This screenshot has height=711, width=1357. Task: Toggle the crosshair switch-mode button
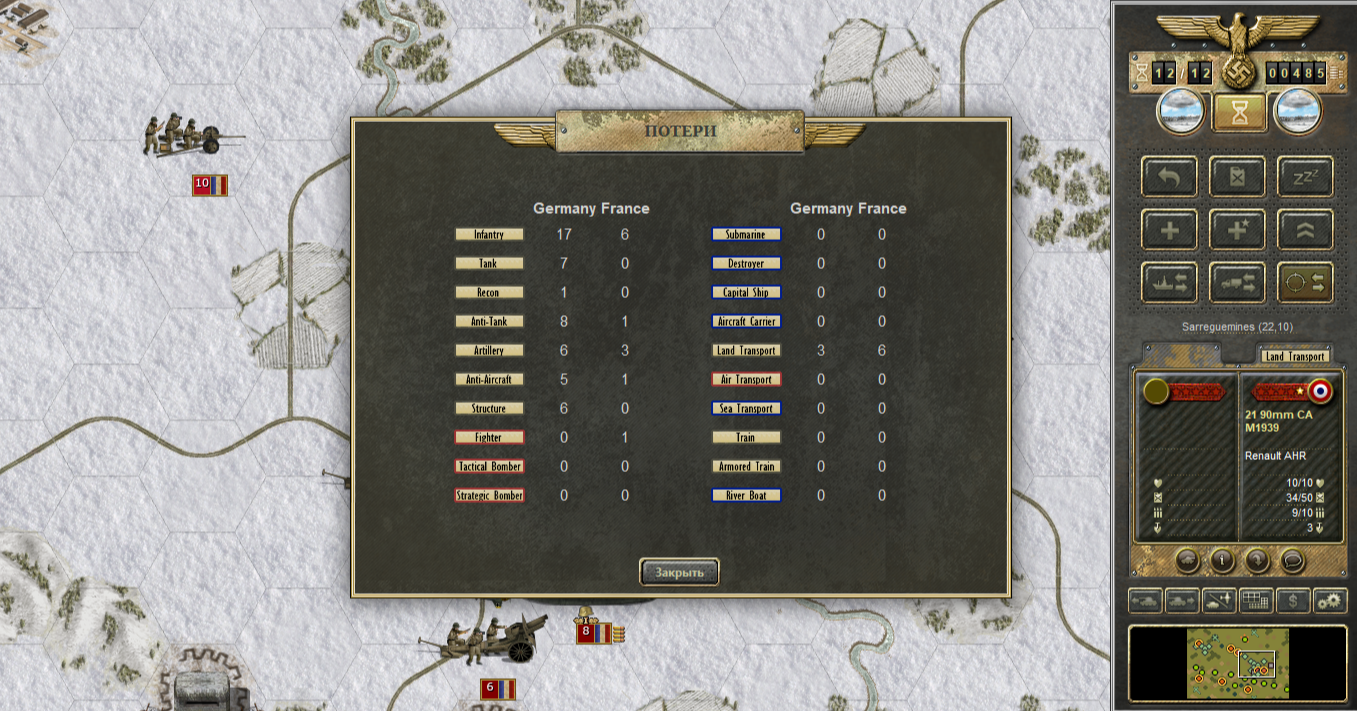pyautogui.click(x=1306, y=283)
